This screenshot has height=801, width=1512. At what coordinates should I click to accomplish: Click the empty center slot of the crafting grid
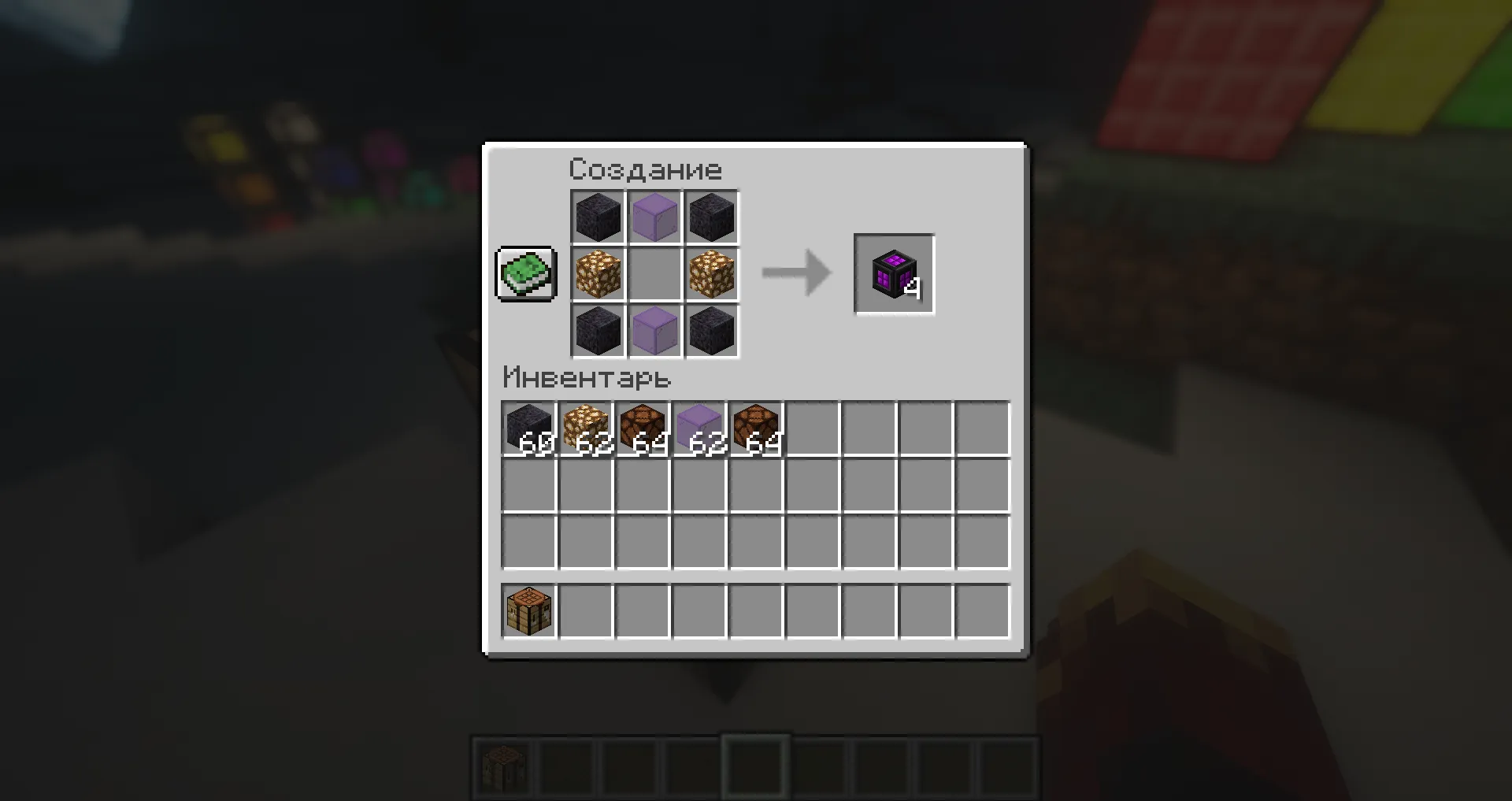click(654, 274)
